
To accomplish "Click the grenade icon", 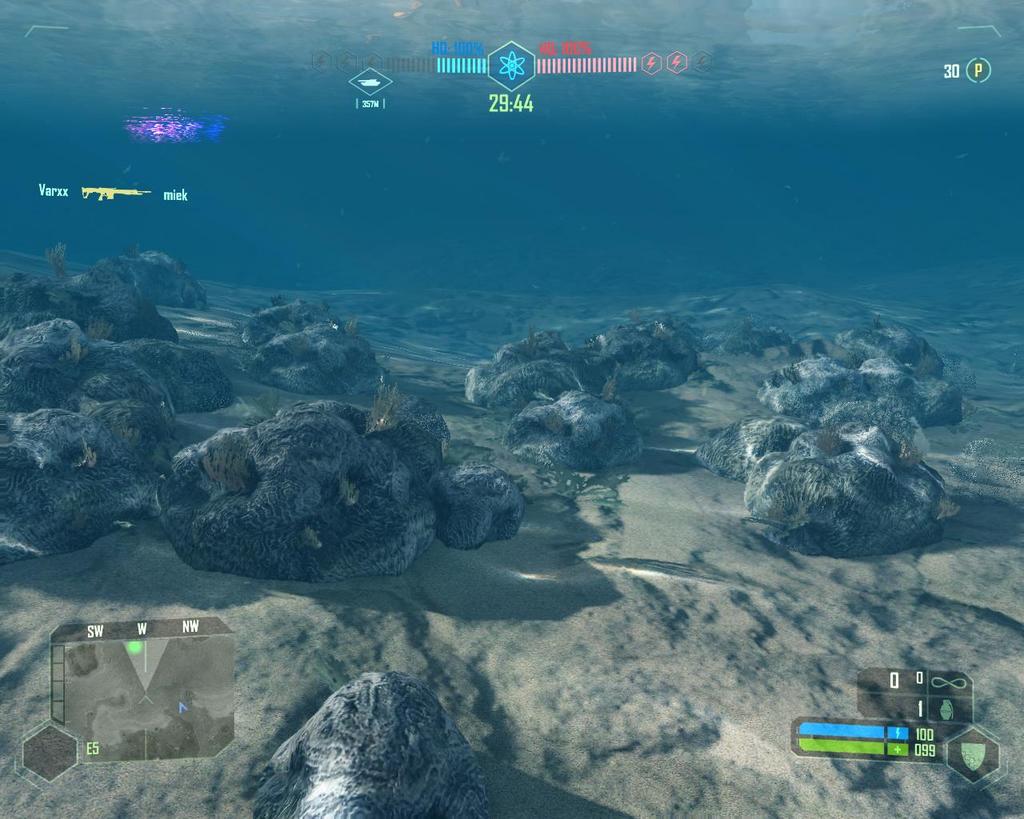I will tap(949, 708).
